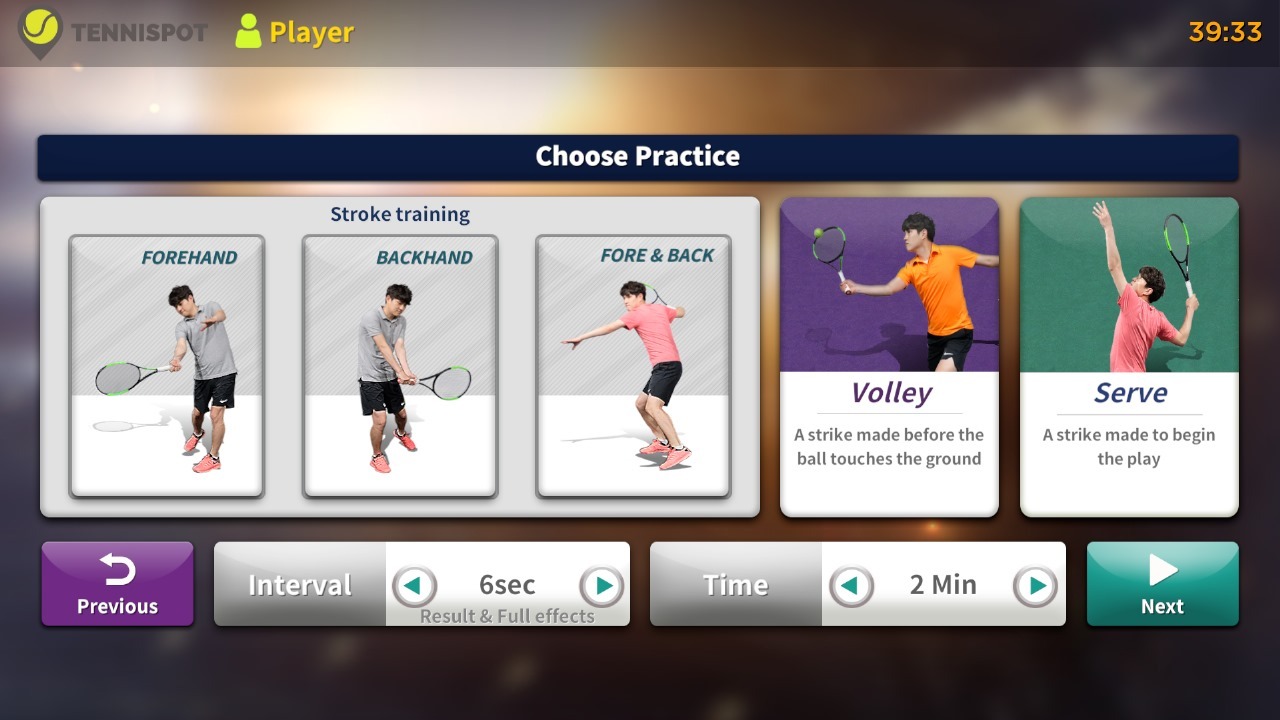This screenshot has height=720, width=1280.
Task: Click the Player profile icon
Action: 248,31
